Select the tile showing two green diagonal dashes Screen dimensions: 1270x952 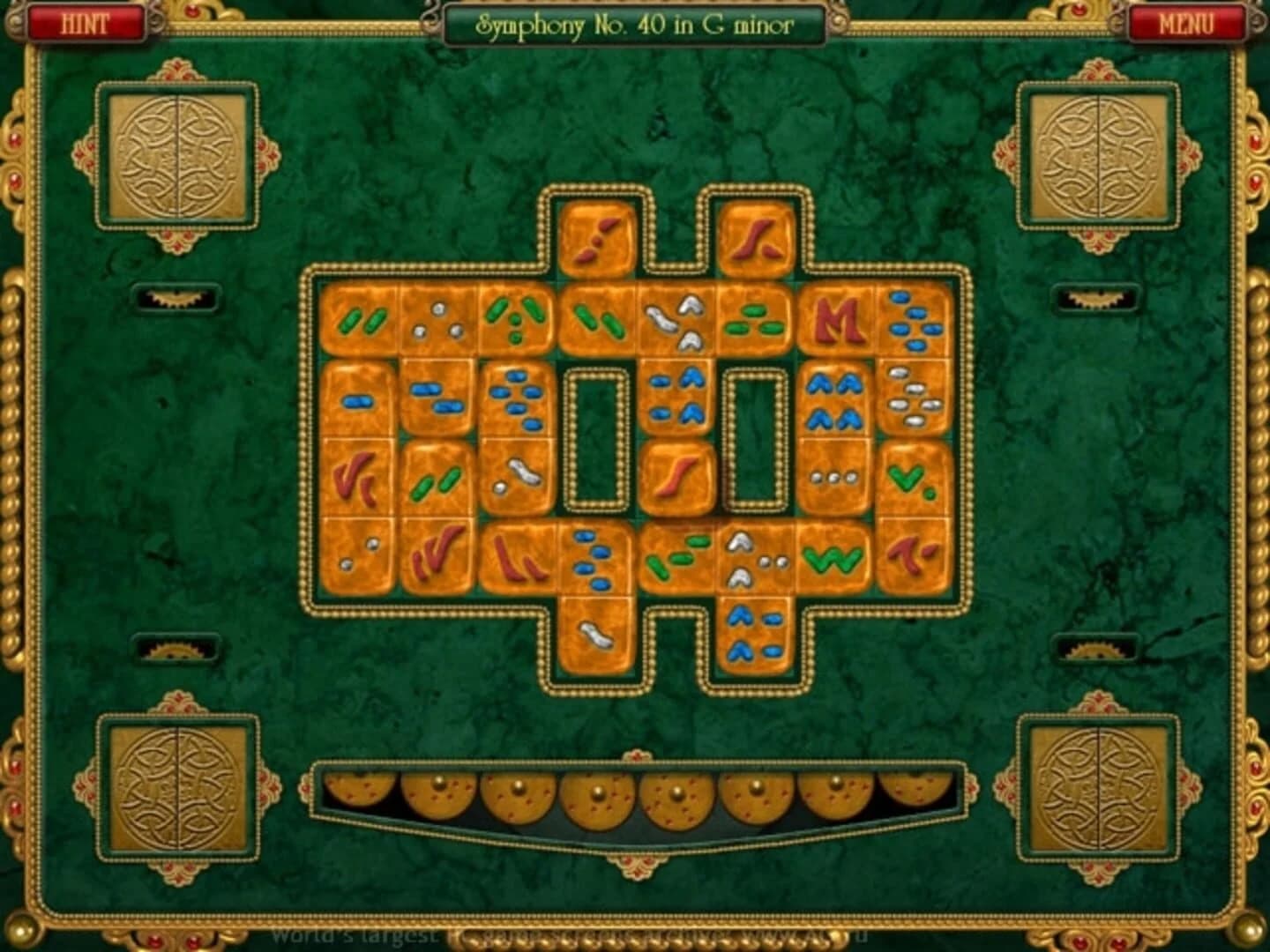(362, 322)
